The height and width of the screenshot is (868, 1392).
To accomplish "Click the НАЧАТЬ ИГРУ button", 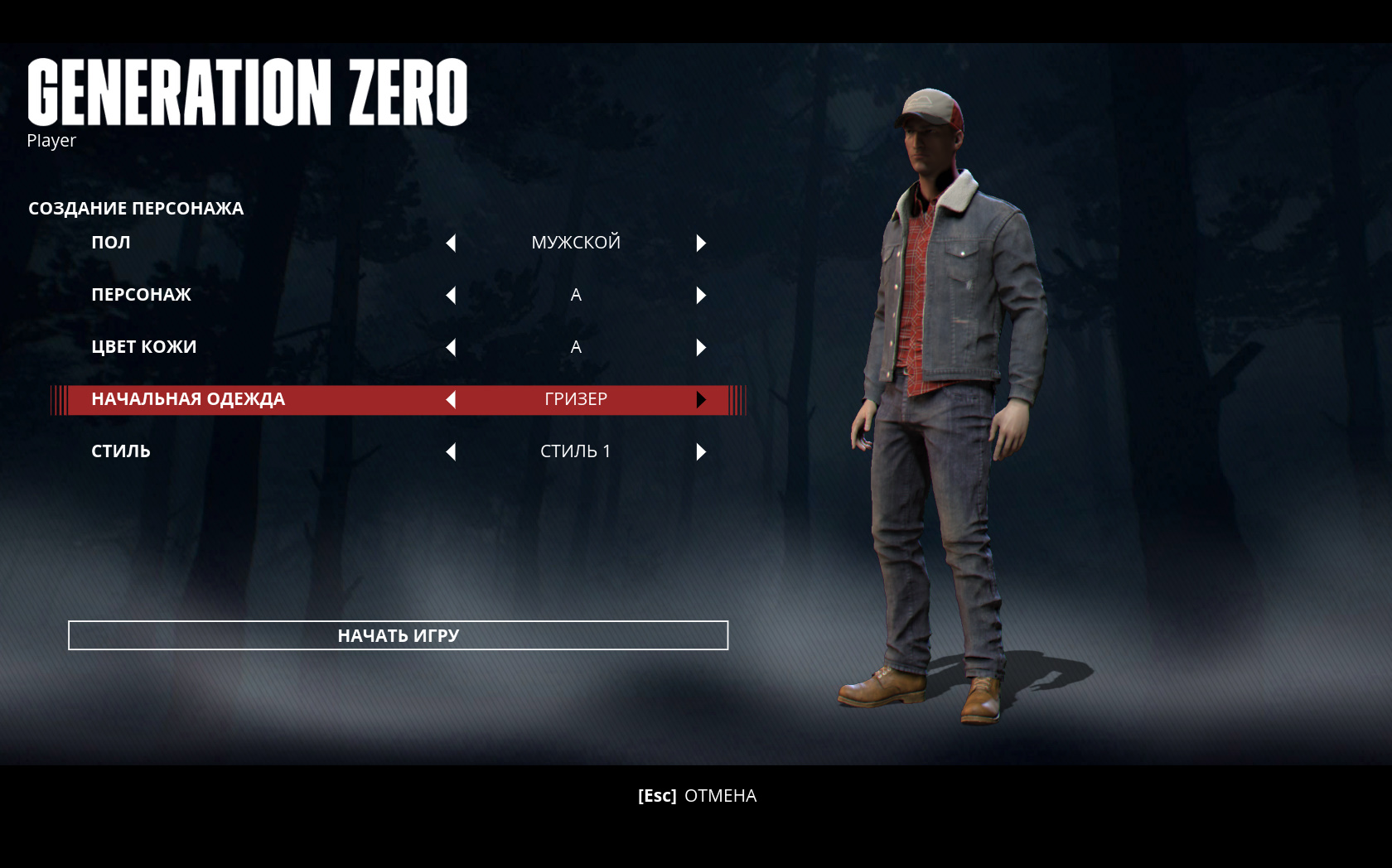I will [x=398, y=635].
